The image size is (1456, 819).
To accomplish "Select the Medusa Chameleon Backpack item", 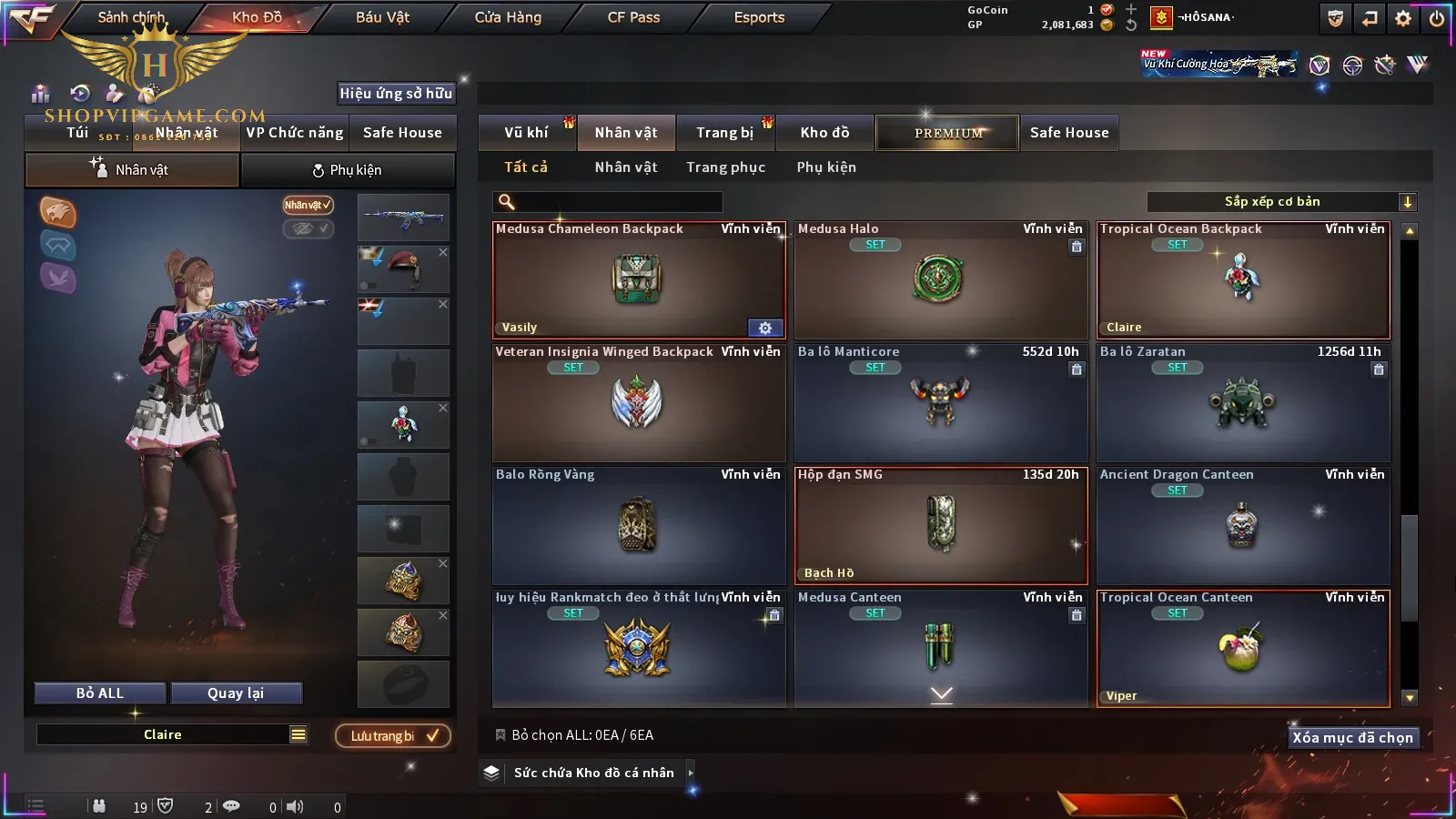I will (638, 280).
